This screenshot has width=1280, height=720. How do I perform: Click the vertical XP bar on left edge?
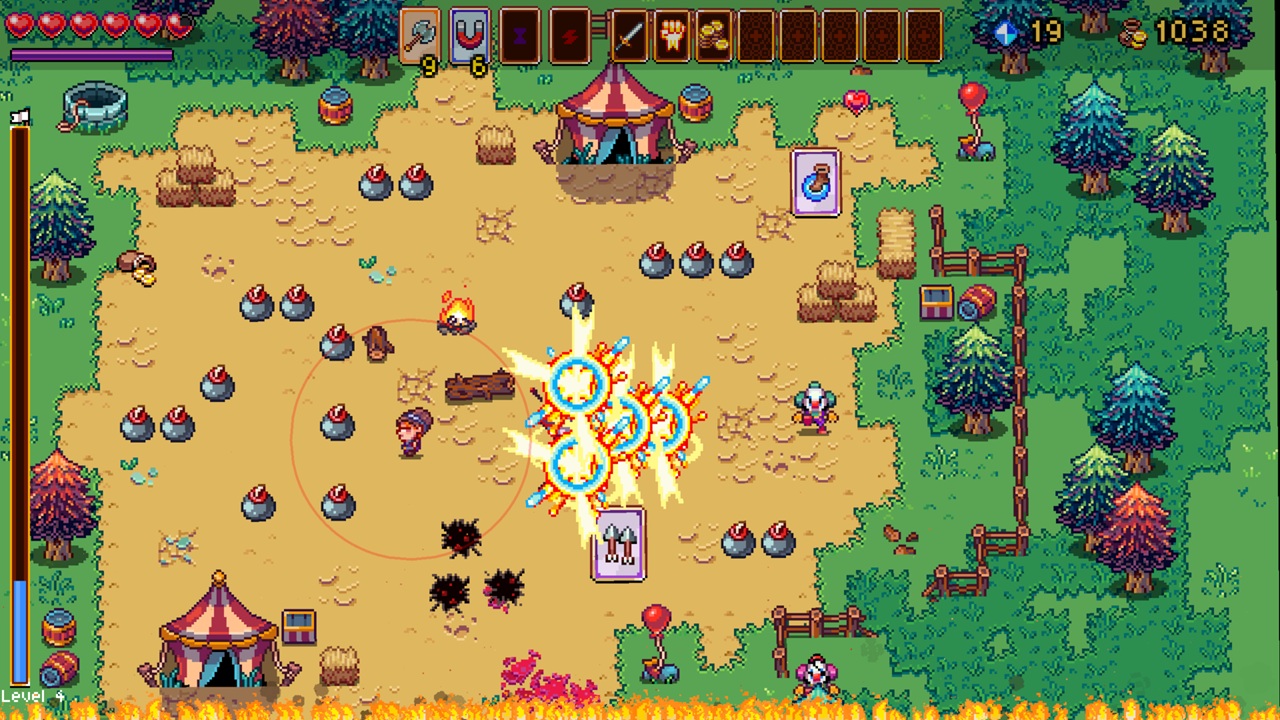tap(16, 400)
